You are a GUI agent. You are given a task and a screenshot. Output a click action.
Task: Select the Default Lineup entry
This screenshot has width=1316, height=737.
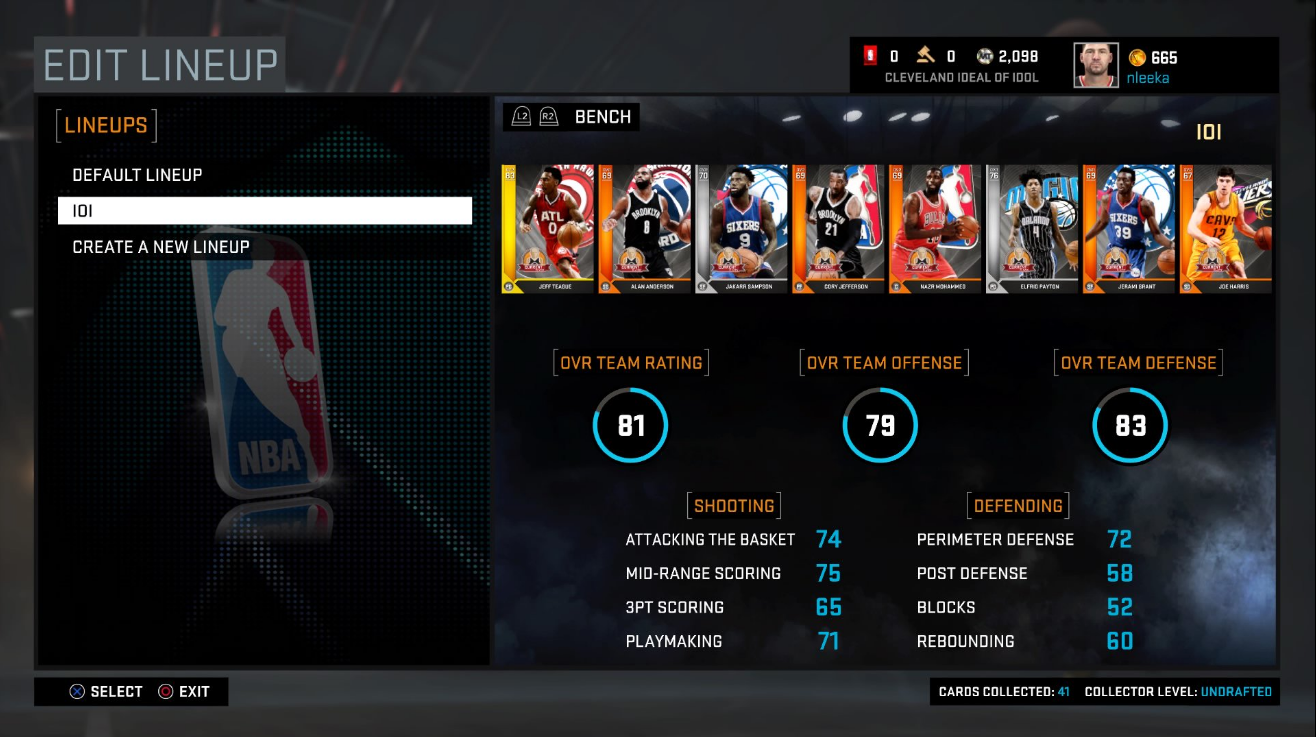(x=138, y=175)
